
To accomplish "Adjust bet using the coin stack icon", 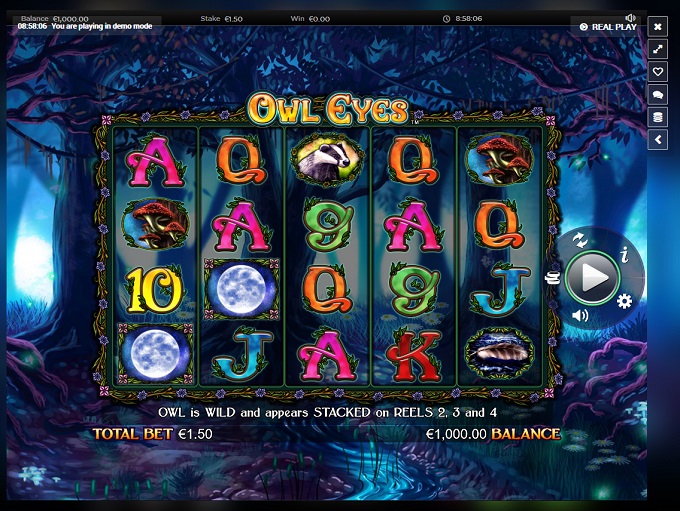I will (551, 279).
